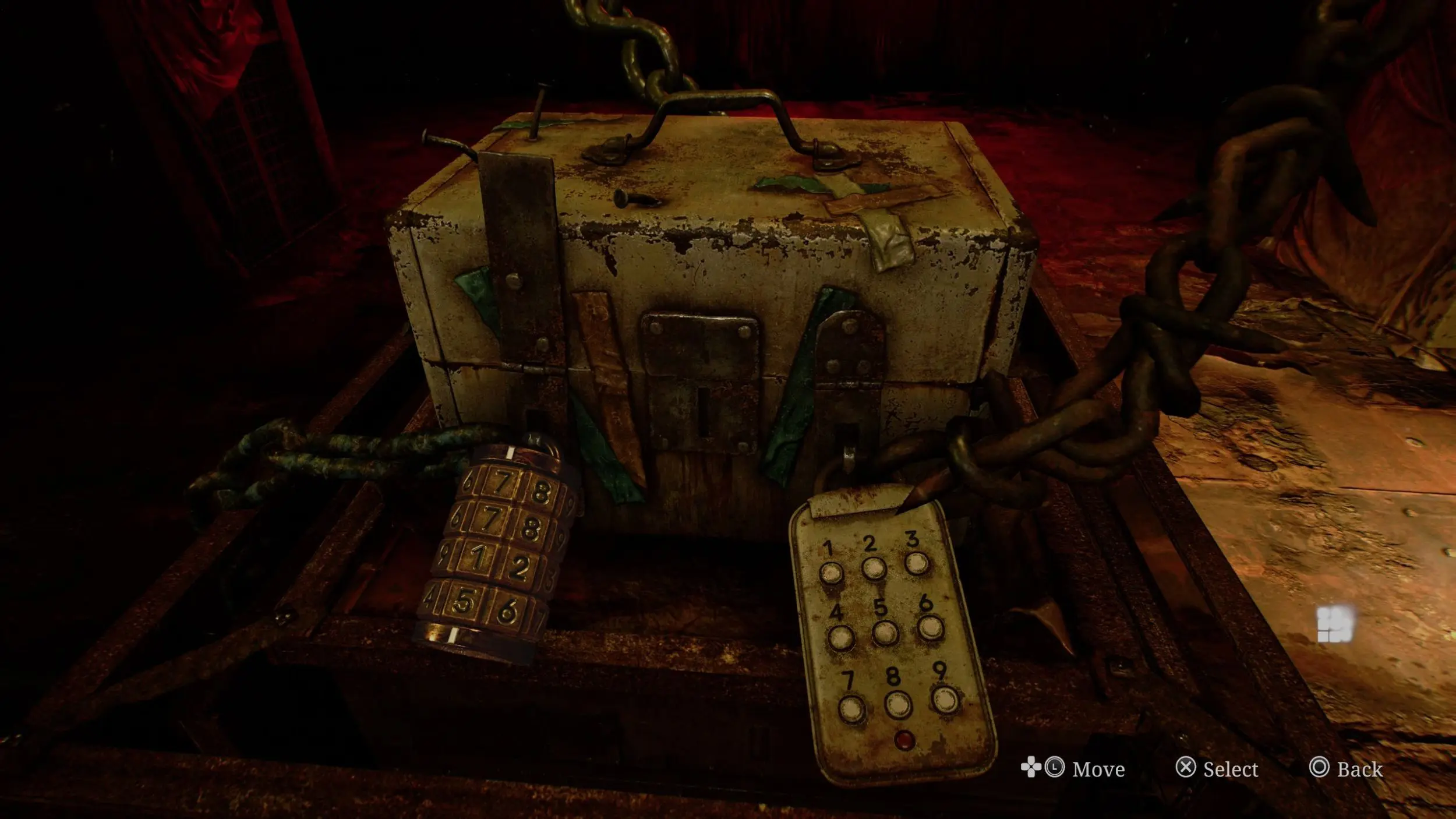Image resolution: width=1456 pixels, height=819 pixels.
Task: Push keypad button number 4
Action: [x=841, y=638]
